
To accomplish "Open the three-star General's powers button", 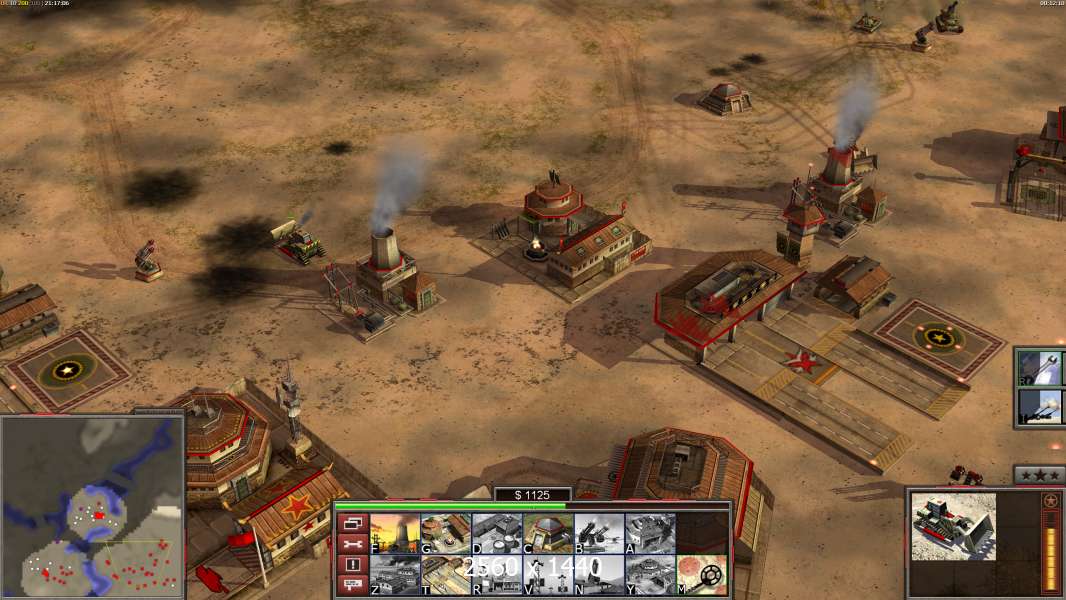I will [x=1039, y=475].
